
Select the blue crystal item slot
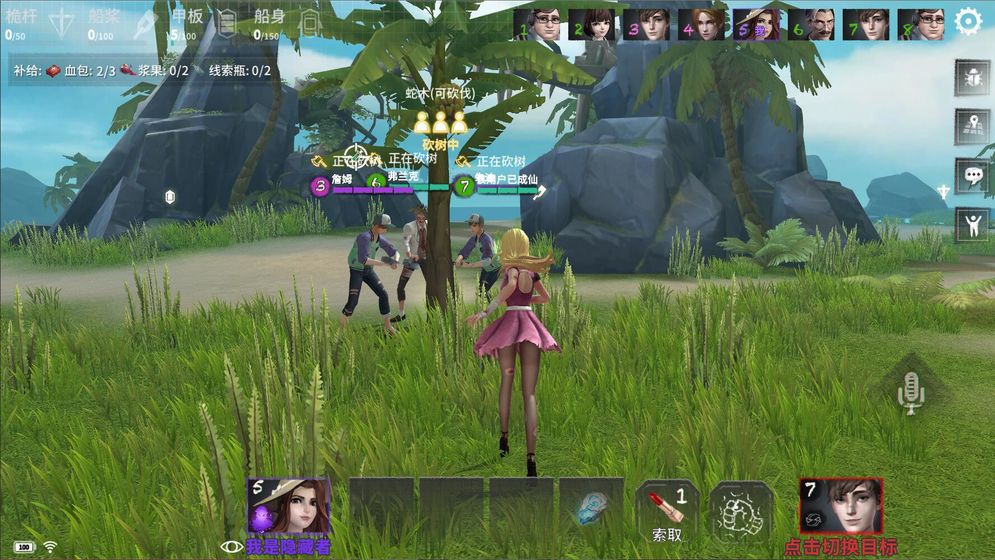coord(592,508)
